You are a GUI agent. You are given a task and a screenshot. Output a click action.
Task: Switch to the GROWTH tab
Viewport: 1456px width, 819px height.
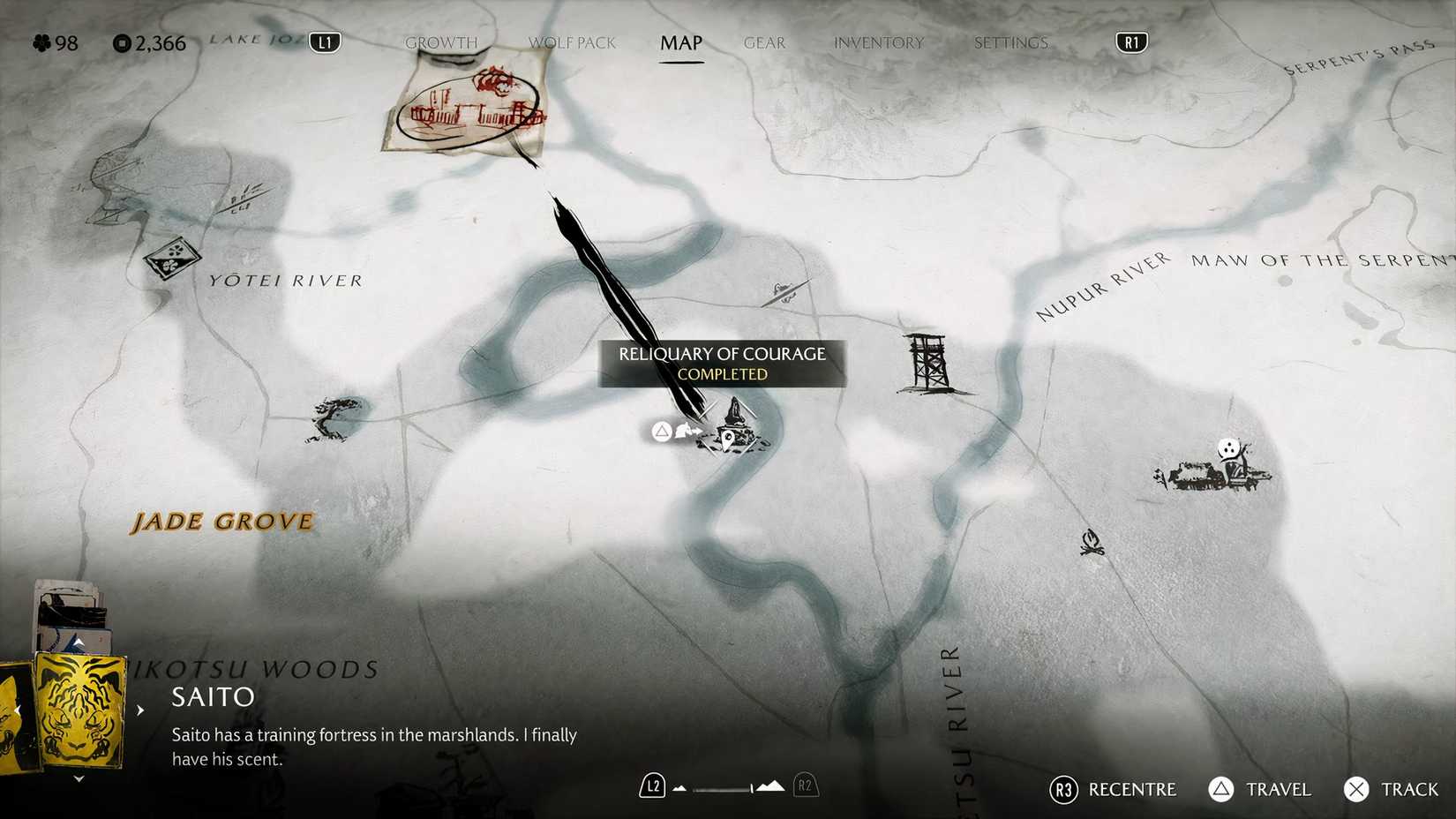[x=441, y=41]
